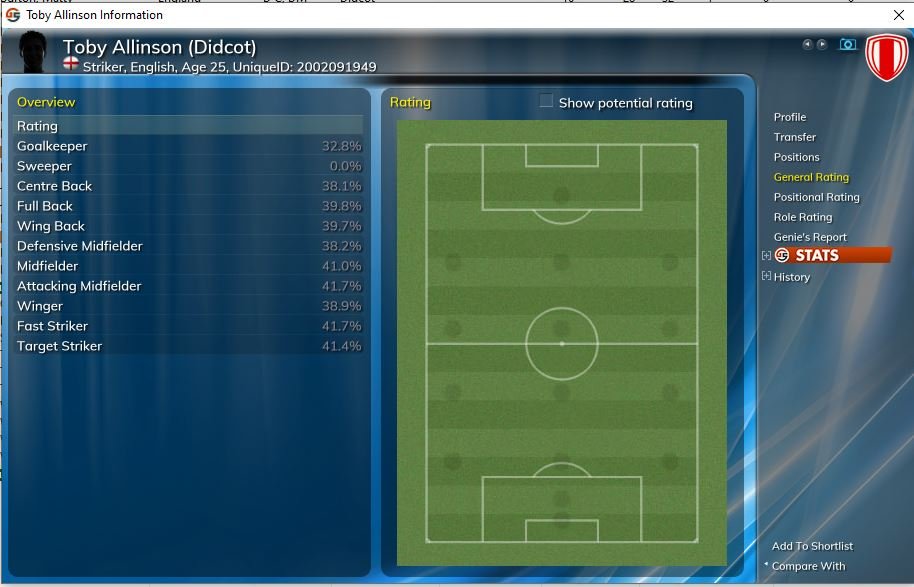Go to previous player with left arrow

(x=807, y=45)
